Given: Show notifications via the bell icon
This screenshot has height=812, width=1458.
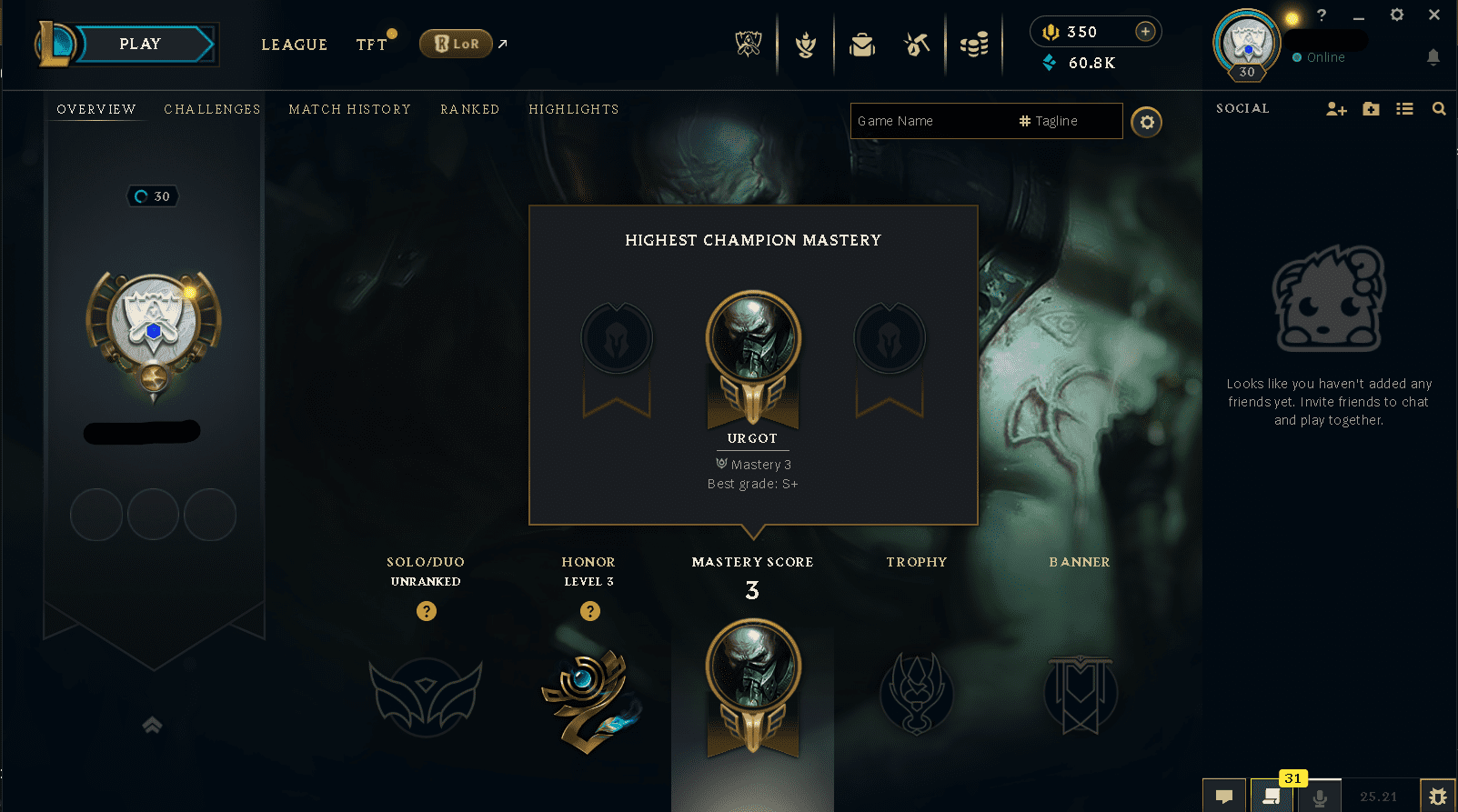Looking at the screenshot, I should click(1434, 56).
